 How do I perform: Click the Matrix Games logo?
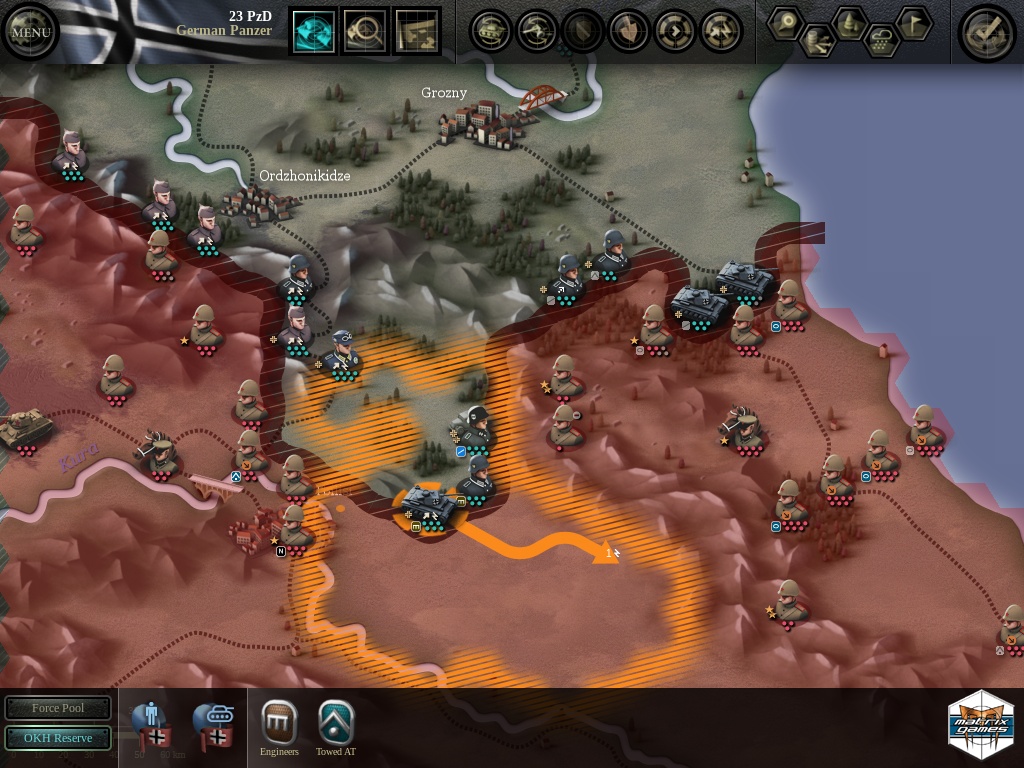pyautogui.click(x=980, y=725)
